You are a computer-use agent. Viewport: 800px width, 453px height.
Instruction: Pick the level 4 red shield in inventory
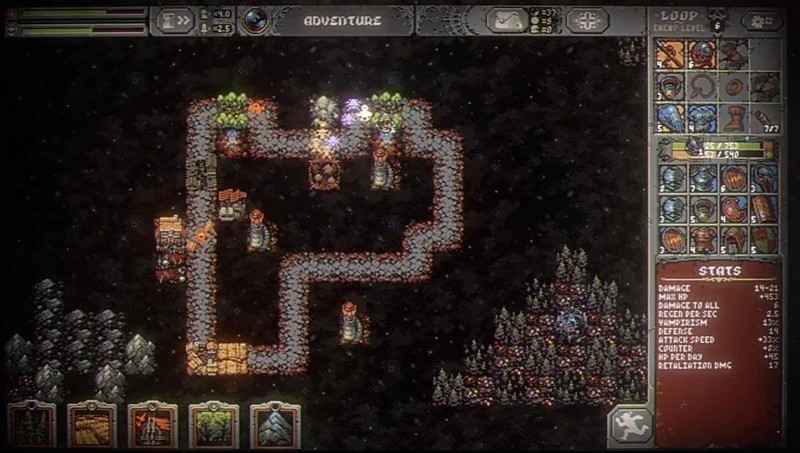point(734,210)
